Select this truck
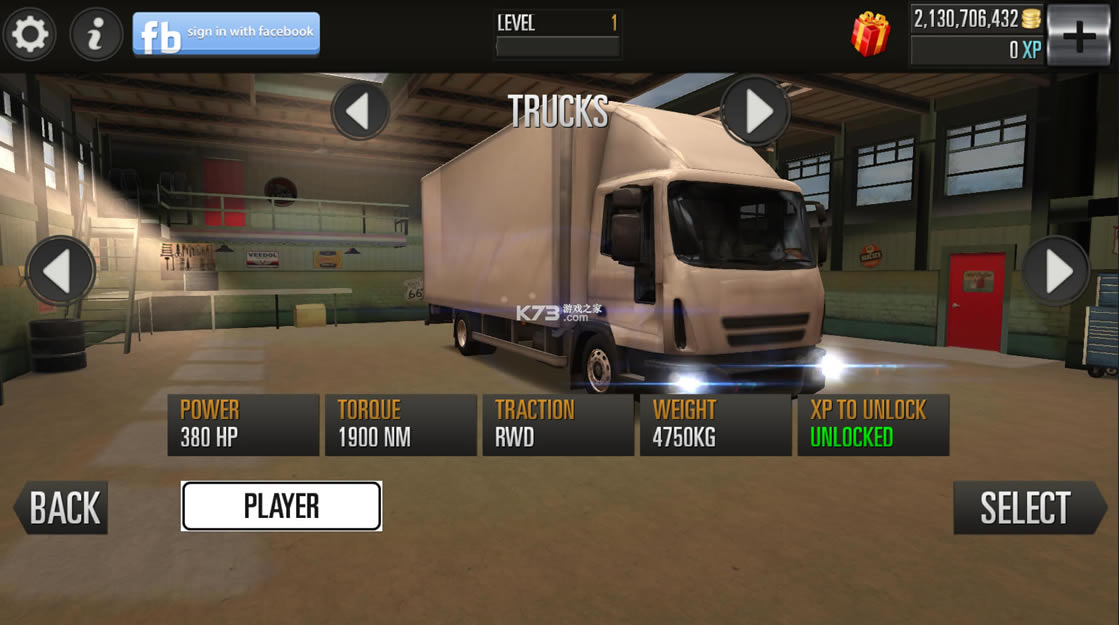 click(x=1026, y=508)
